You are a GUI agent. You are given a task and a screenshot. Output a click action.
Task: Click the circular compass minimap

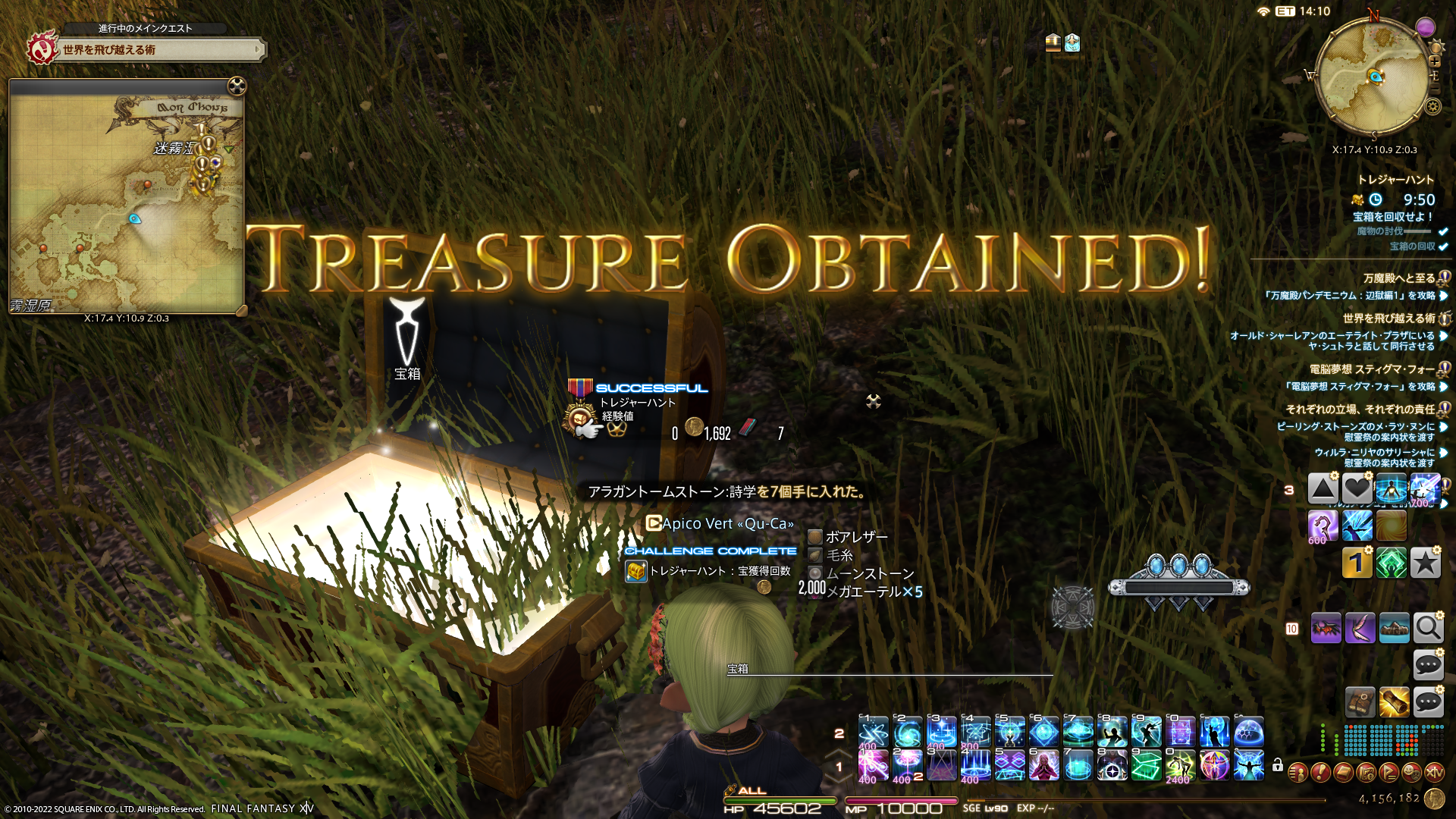pyautogui.click(x=1373, y=76)
